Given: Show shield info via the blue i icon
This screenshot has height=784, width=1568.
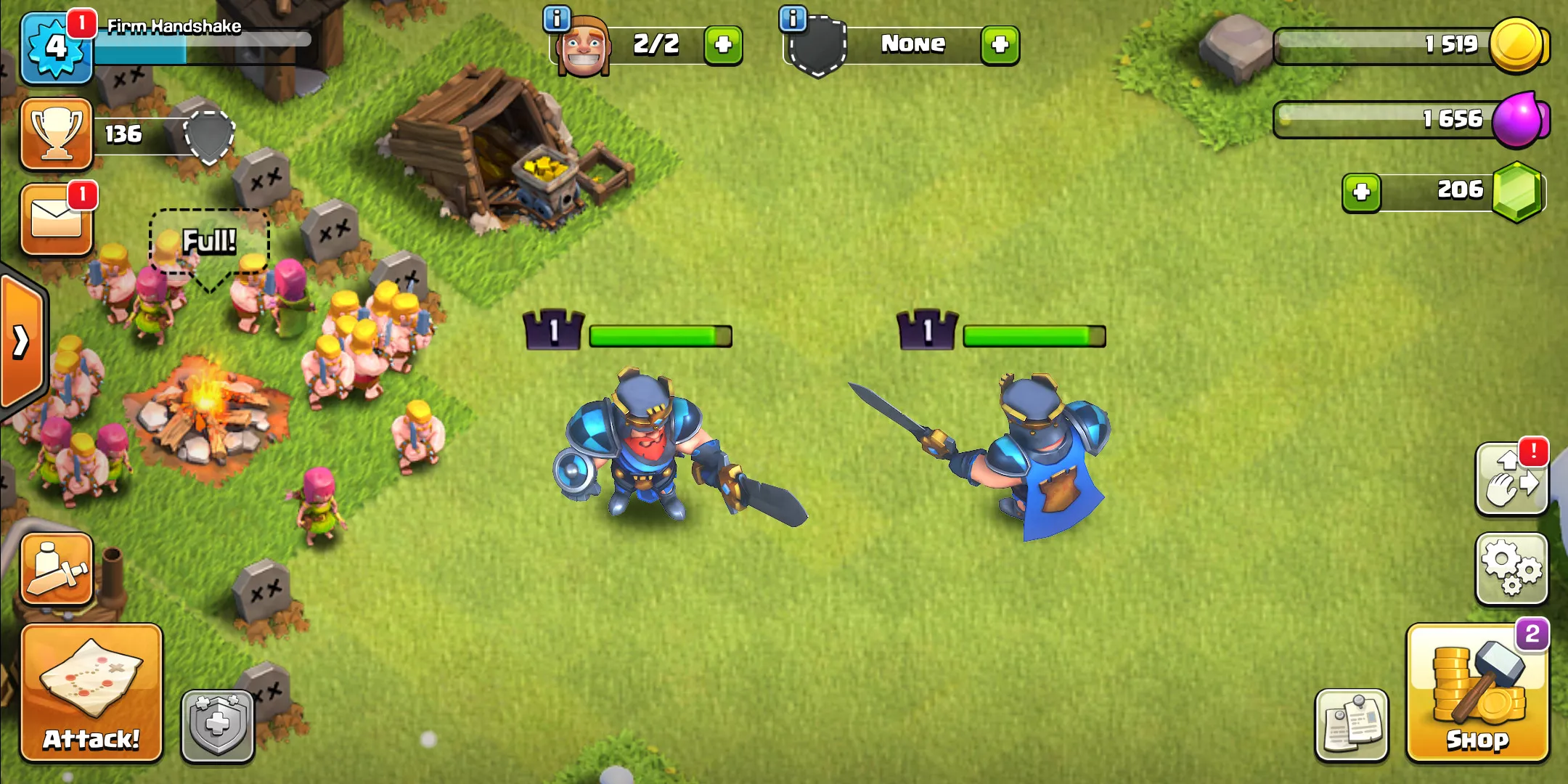Looking at the screenshot, I should tap(793, 19).
